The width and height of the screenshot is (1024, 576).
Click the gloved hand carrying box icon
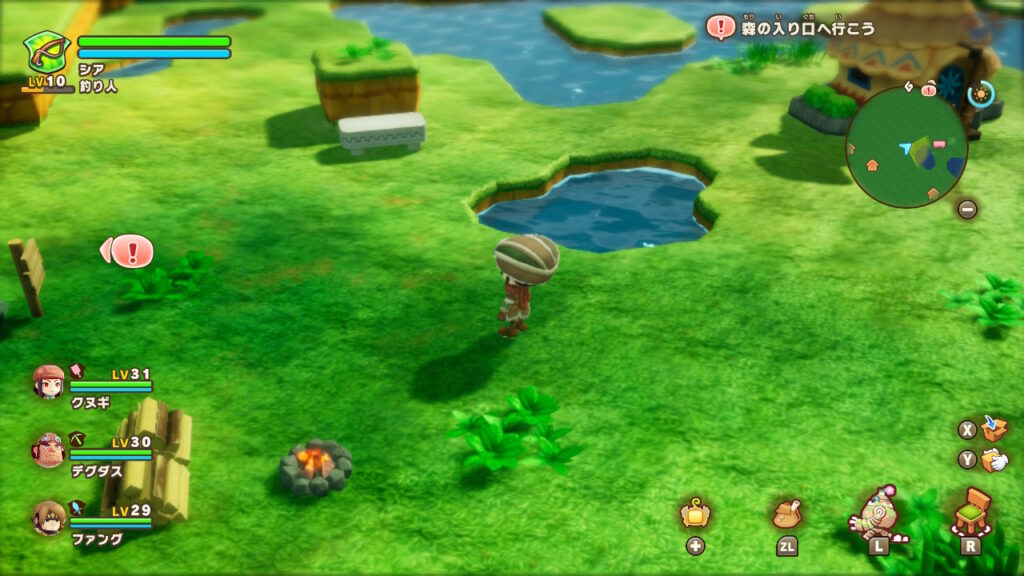994,460
